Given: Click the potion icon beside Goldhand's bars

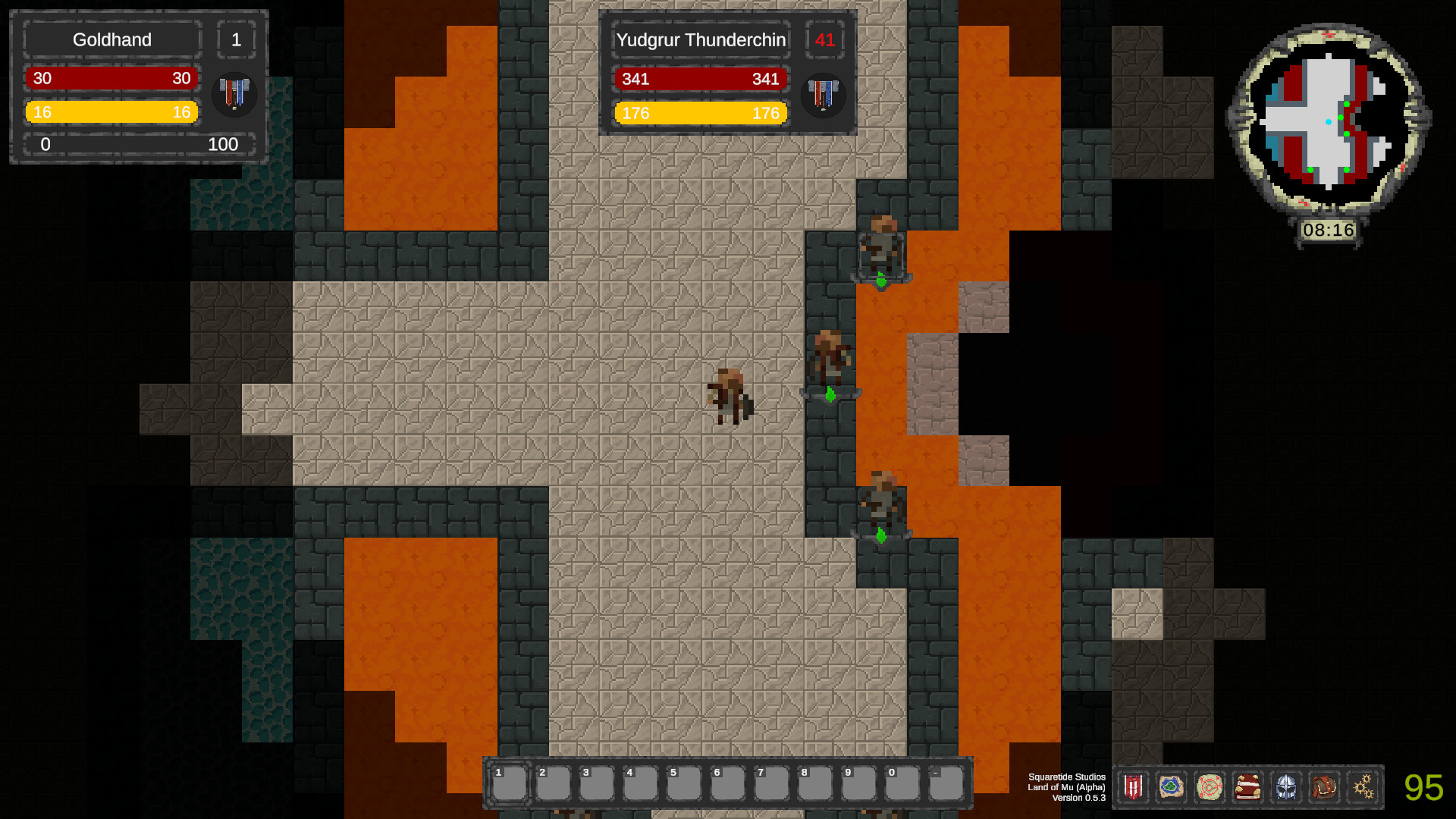Looking at the screenshot, I should click(x=234, y=95).
